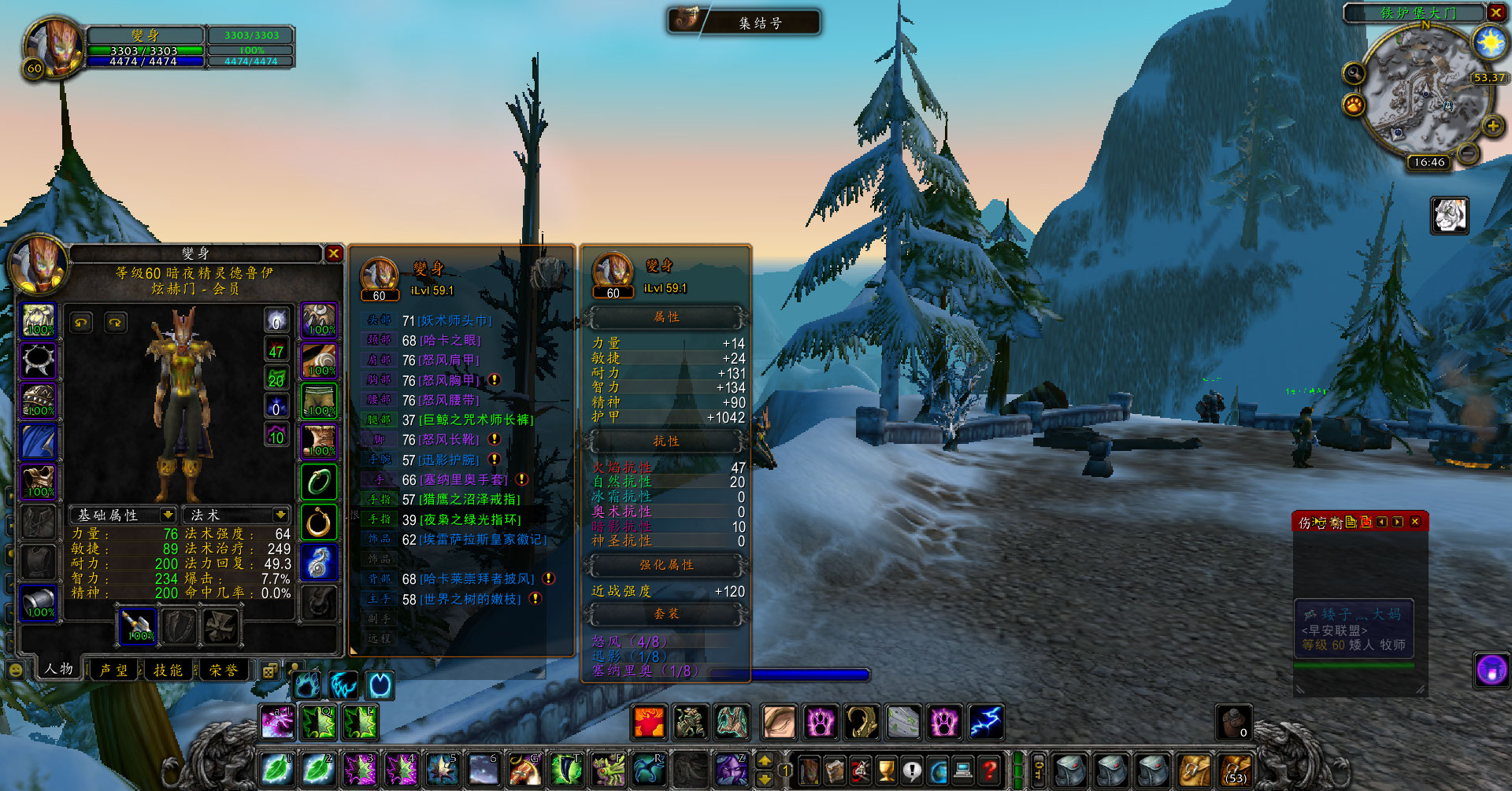Click the green ring equipment slot
The height and width of the screenshot is (791, 1512).
click(319, 482)
